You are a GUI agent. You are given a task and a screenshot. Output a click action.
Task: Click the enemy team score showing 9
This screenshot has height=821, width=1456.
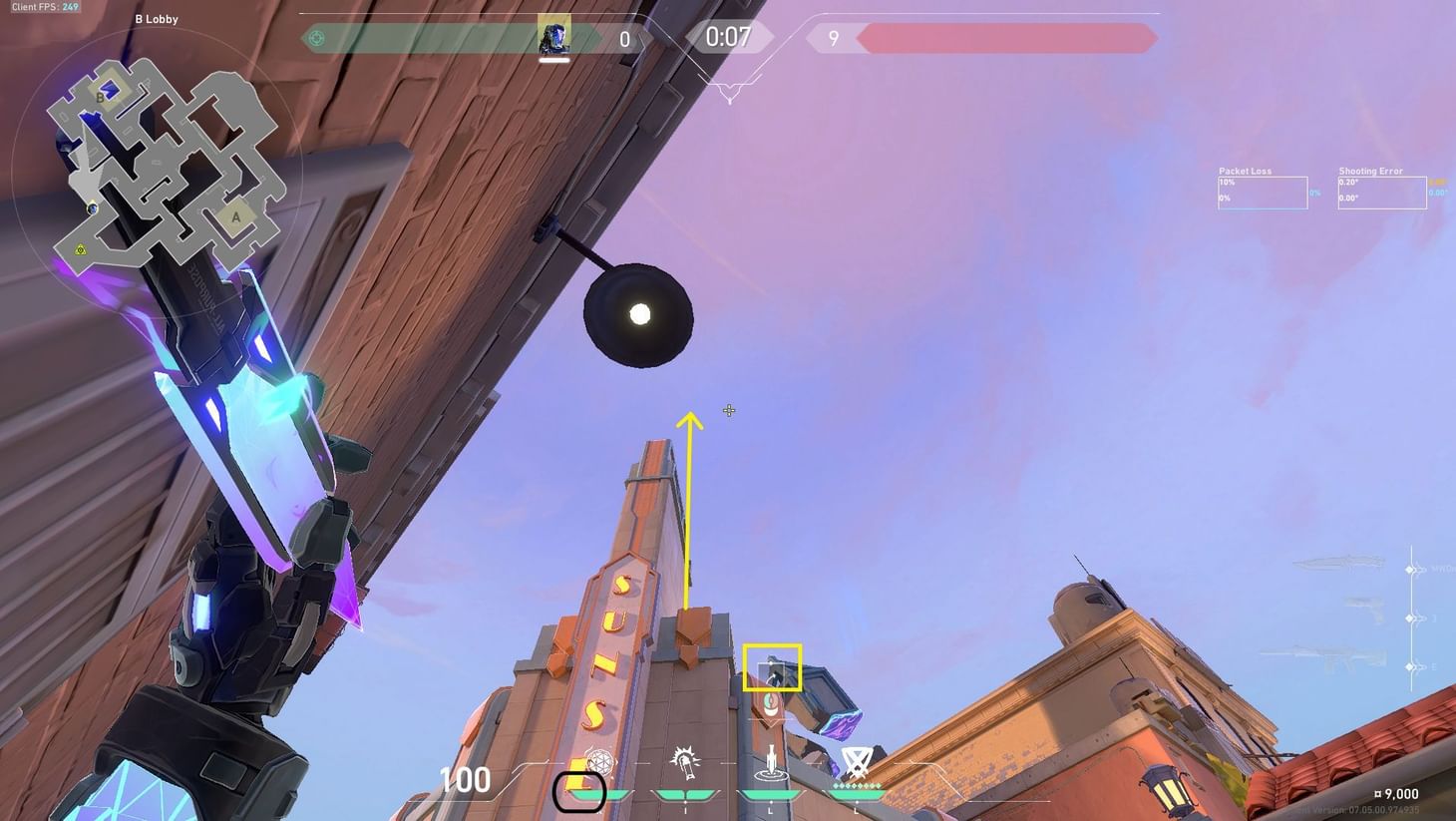834,38
